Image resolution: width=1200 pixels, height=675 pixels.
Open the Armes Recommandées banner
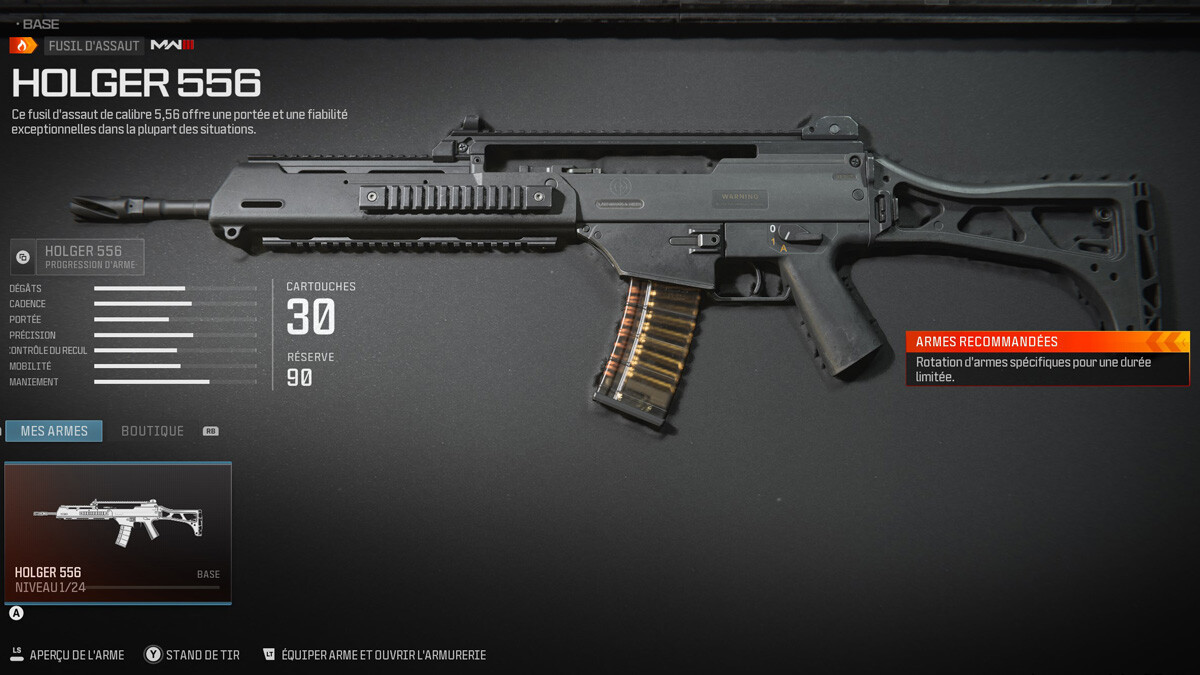click(1047, 358)
